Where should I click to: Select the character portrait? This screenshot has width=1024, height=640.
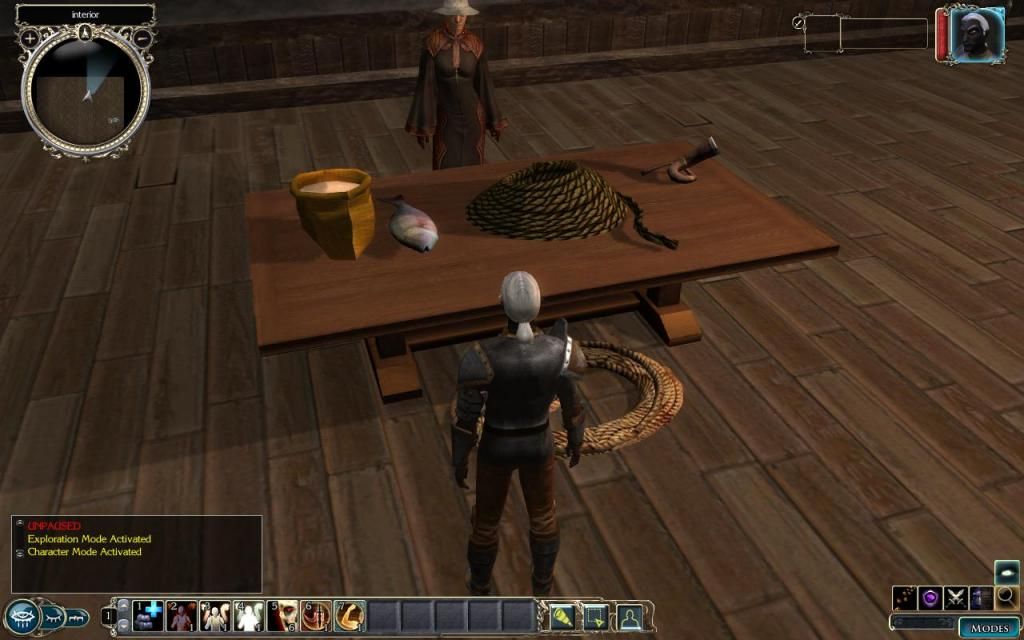pyautogui.click(x=973, y=36)
